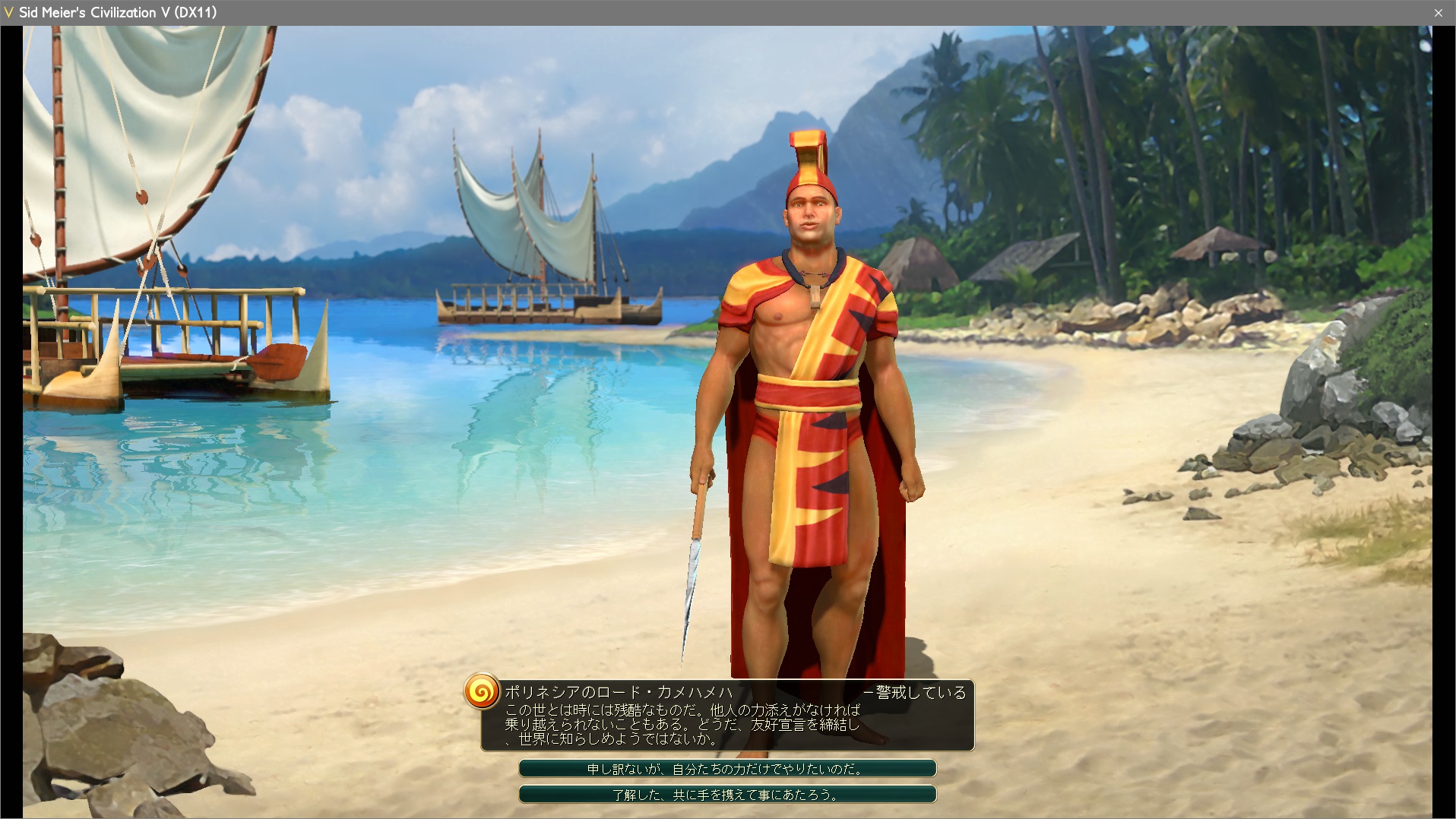Click the Polynesia spiral civilization icon
The height and width of the screenshot is (819, 1456).
coord(482,691)
